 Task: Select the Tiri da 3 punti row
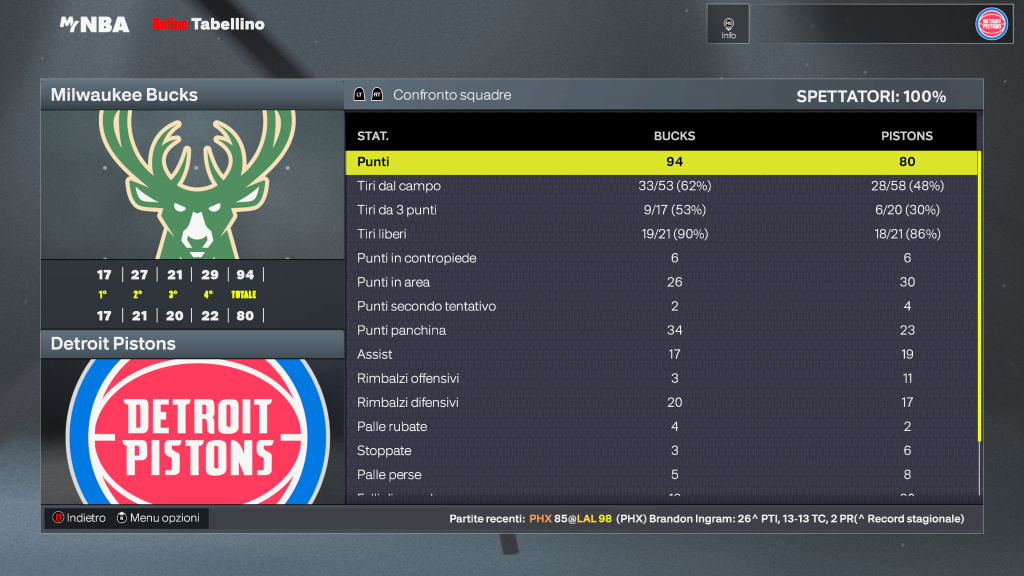click(660, 210)
